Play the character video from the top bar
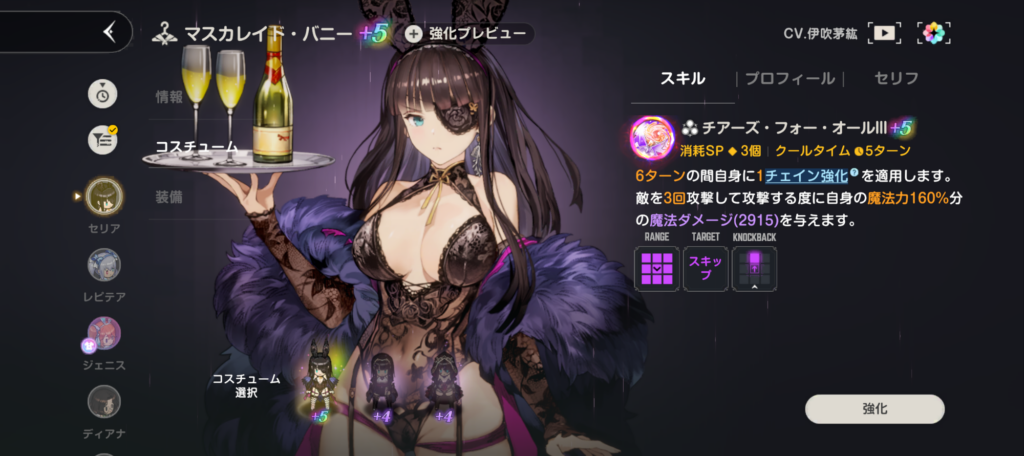This screenshot has width=1024, height=456. [x=884, y=33]
